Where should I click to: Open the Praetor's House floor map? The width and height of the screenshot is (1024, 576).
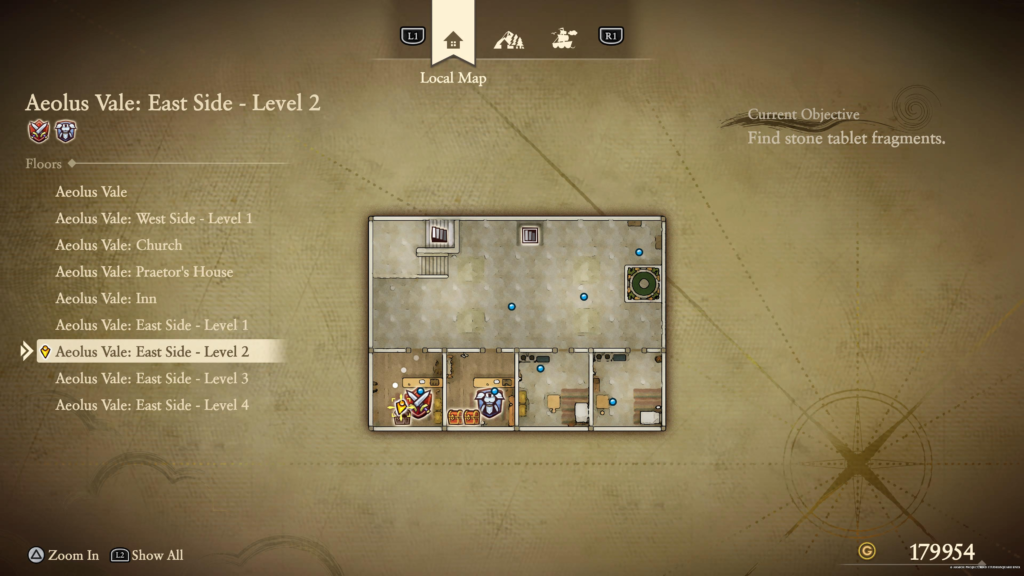[x=144, y=272]
